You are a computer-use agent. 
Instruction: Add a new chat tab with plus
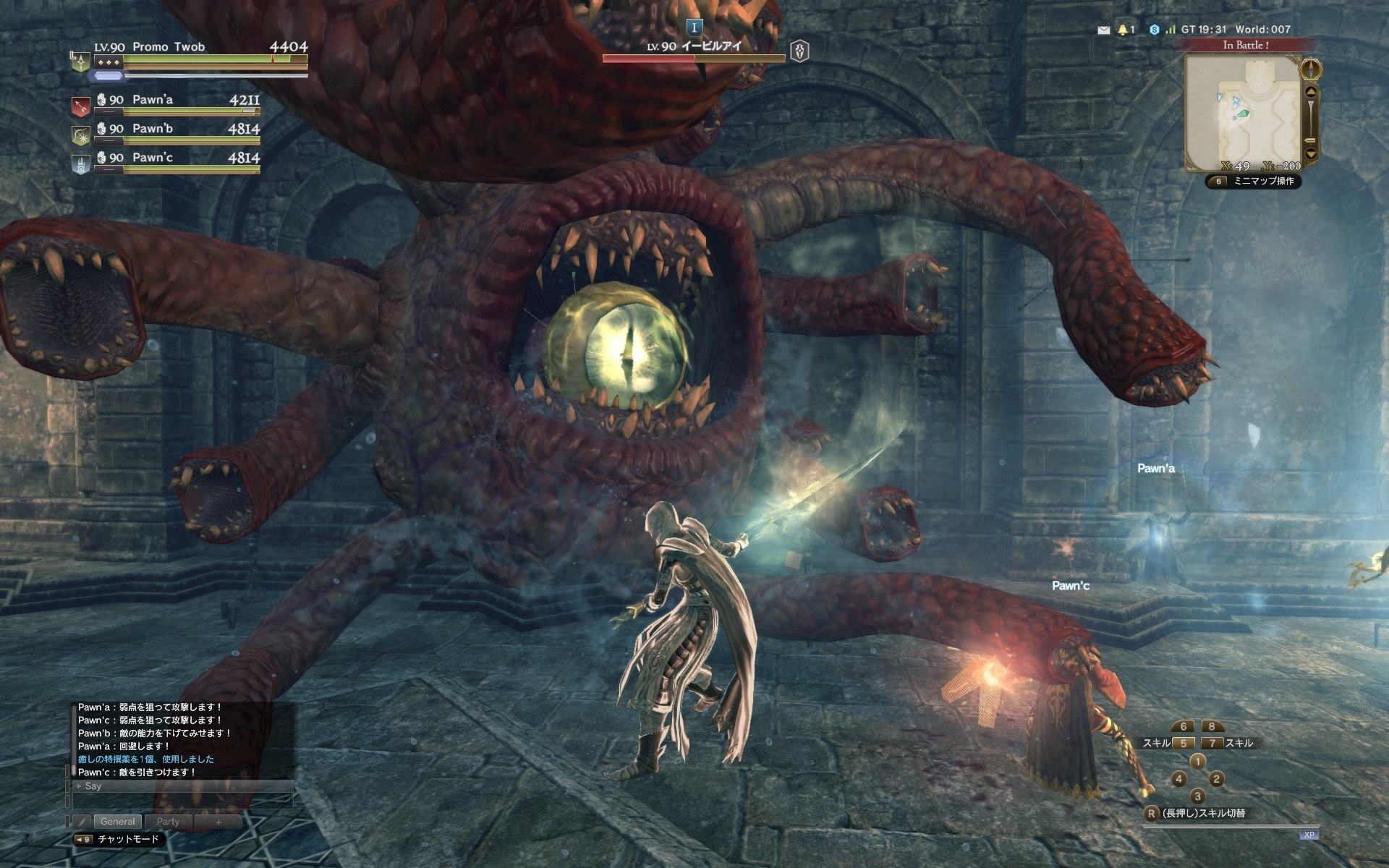(218, 822)
